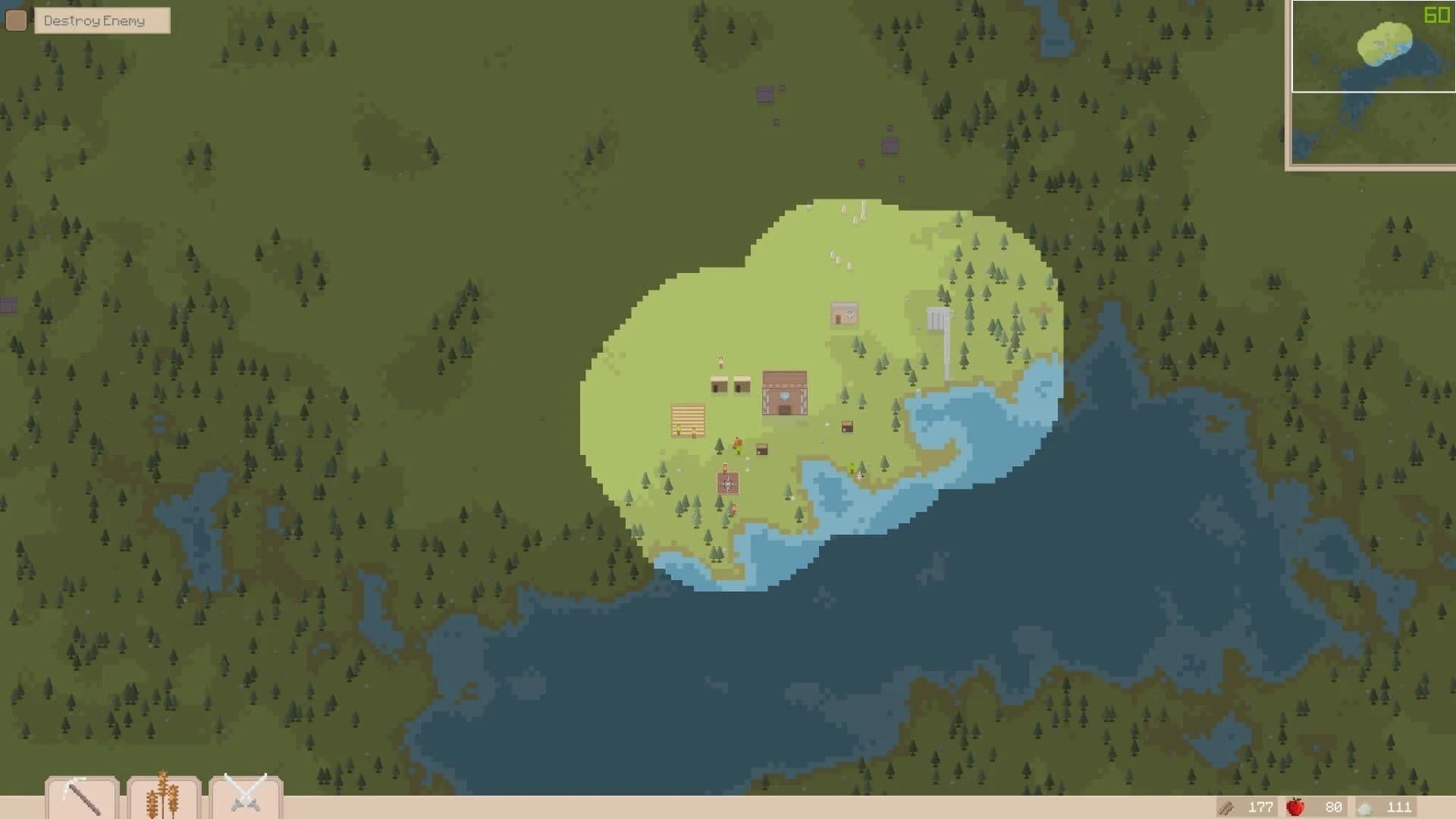Check the Destroy Enemy objective checkbox
The height and width of the screenshot is (819, 1456).
[x=15, y=20]
